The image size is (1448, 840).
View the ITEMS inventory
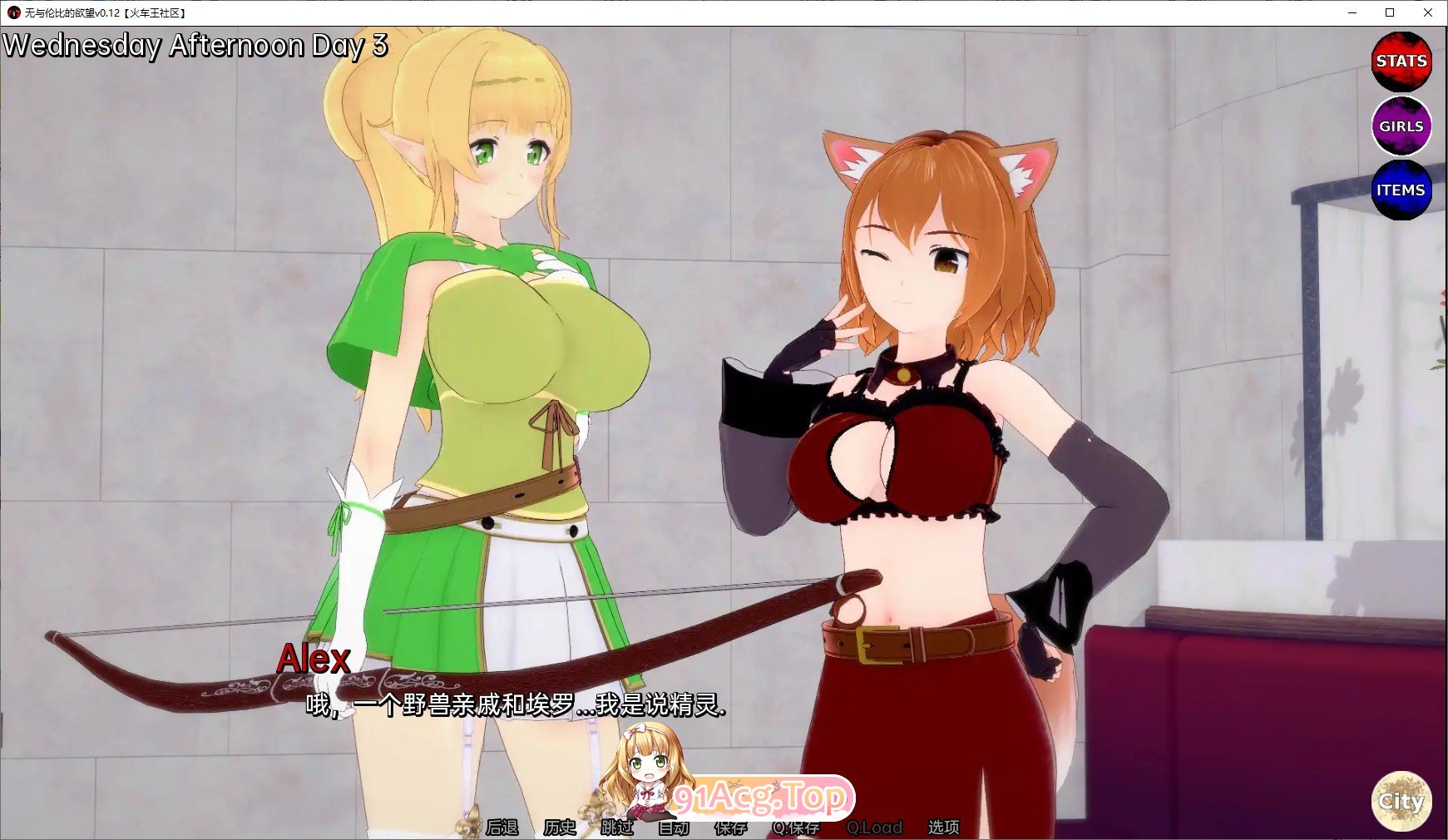click(1402, 190)
